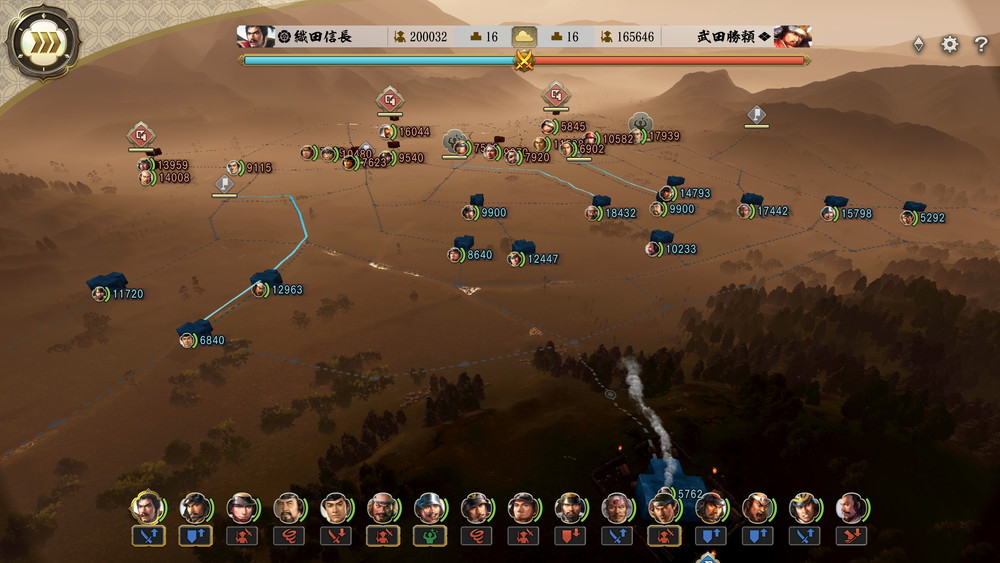Click the diamond icon beside the gear
The image size is (1000, 563).
(x=918, y=45)
